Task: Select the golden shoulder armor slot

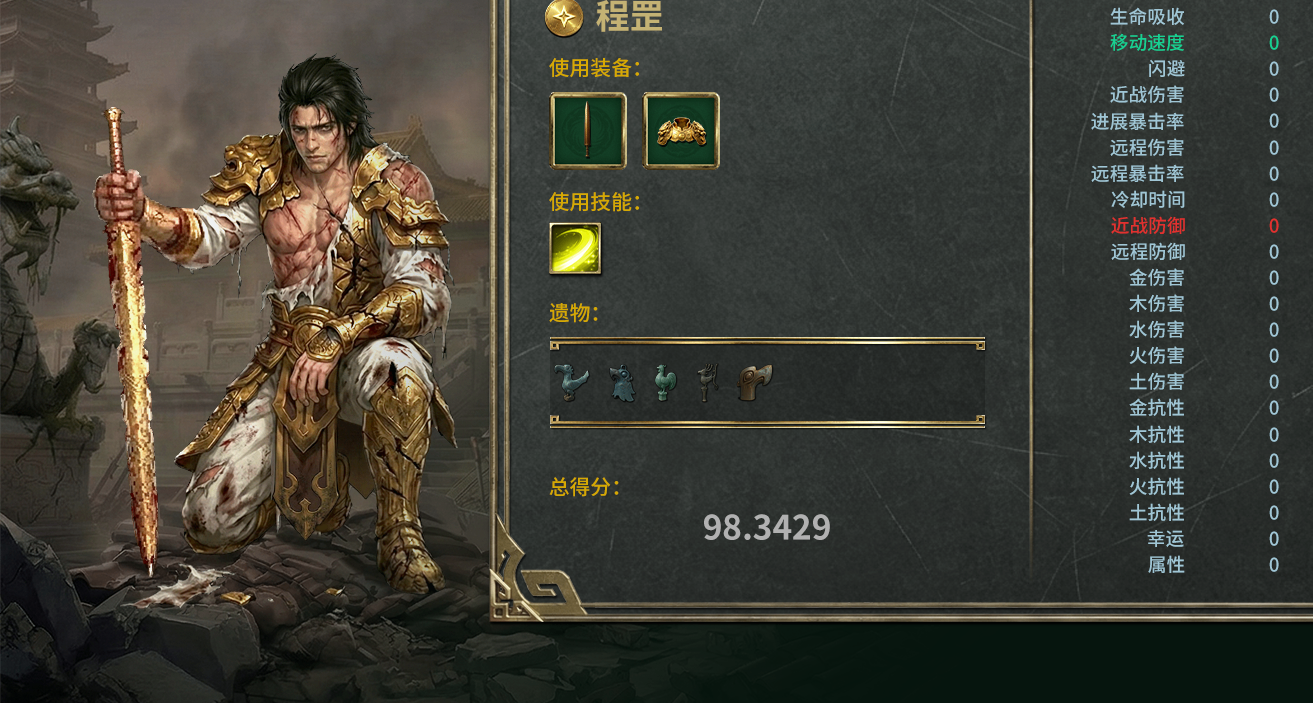Action: (681, 130)
